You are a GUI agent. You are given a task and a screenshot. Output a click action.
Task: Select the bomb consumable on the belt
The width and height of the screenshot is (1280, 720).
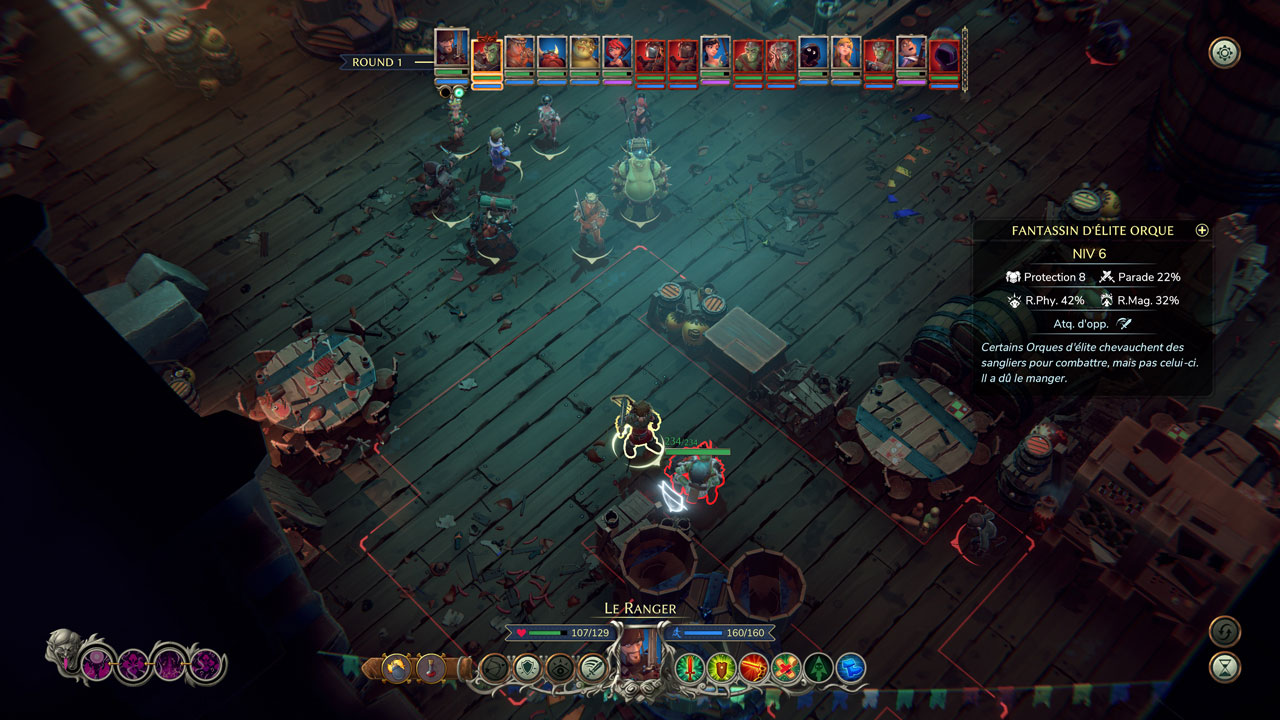tap(398, 667)
